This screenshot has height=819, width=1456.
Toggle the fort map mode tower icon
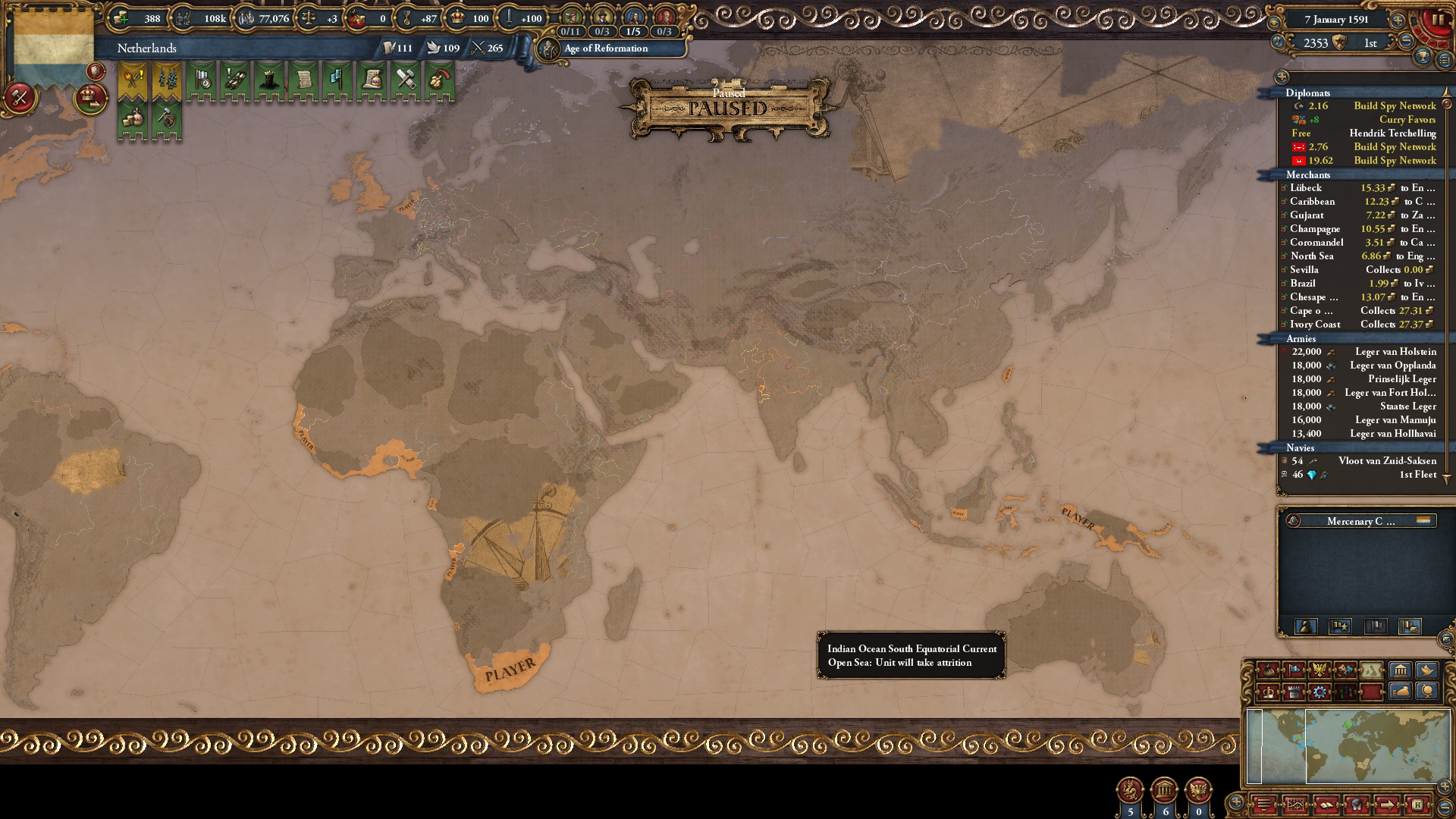click(x=1293, y=692)
